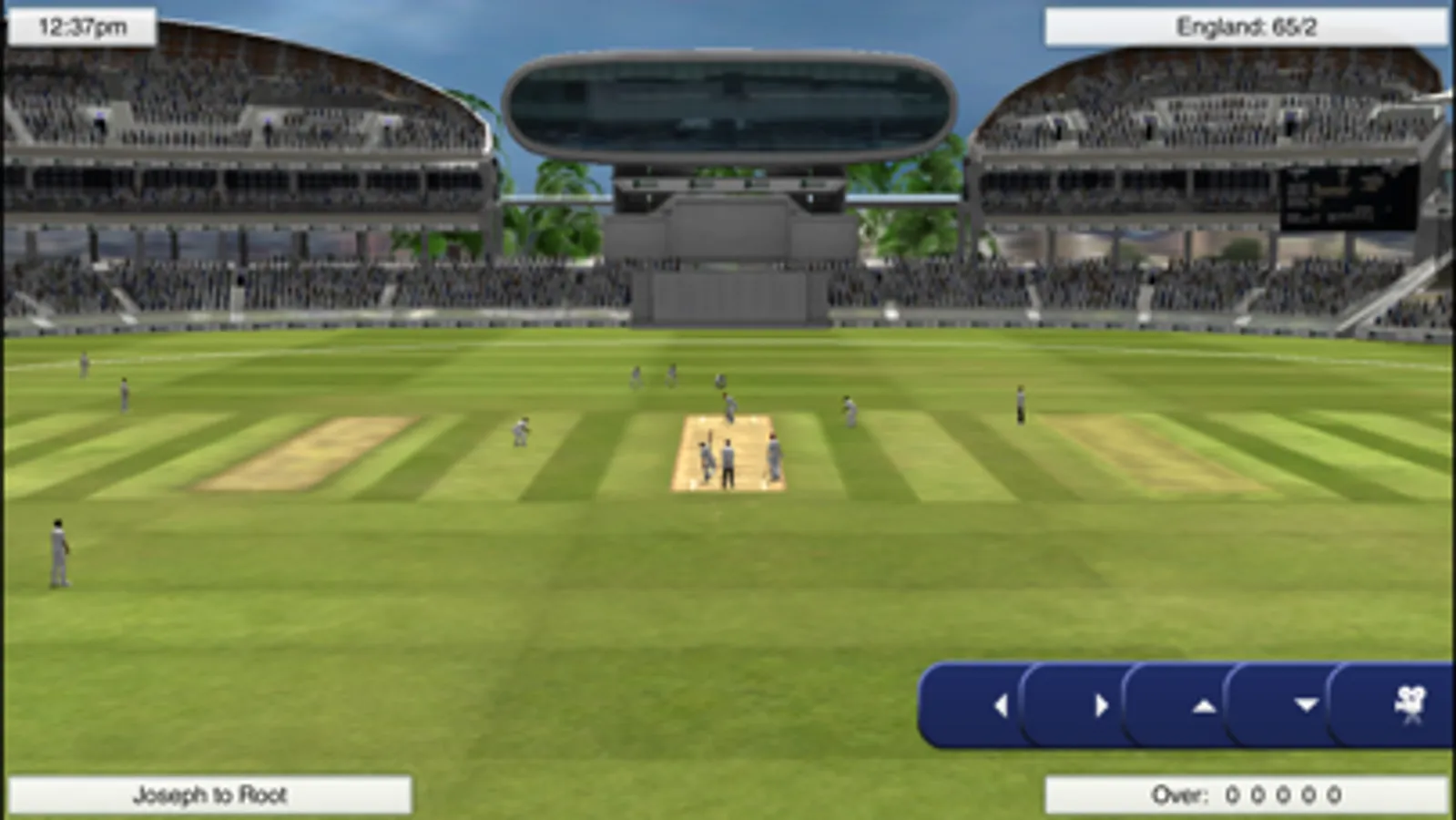Screen dimensions: 1456x820
Task: Pan the camera right with the right arrow
Action: 1103,706
